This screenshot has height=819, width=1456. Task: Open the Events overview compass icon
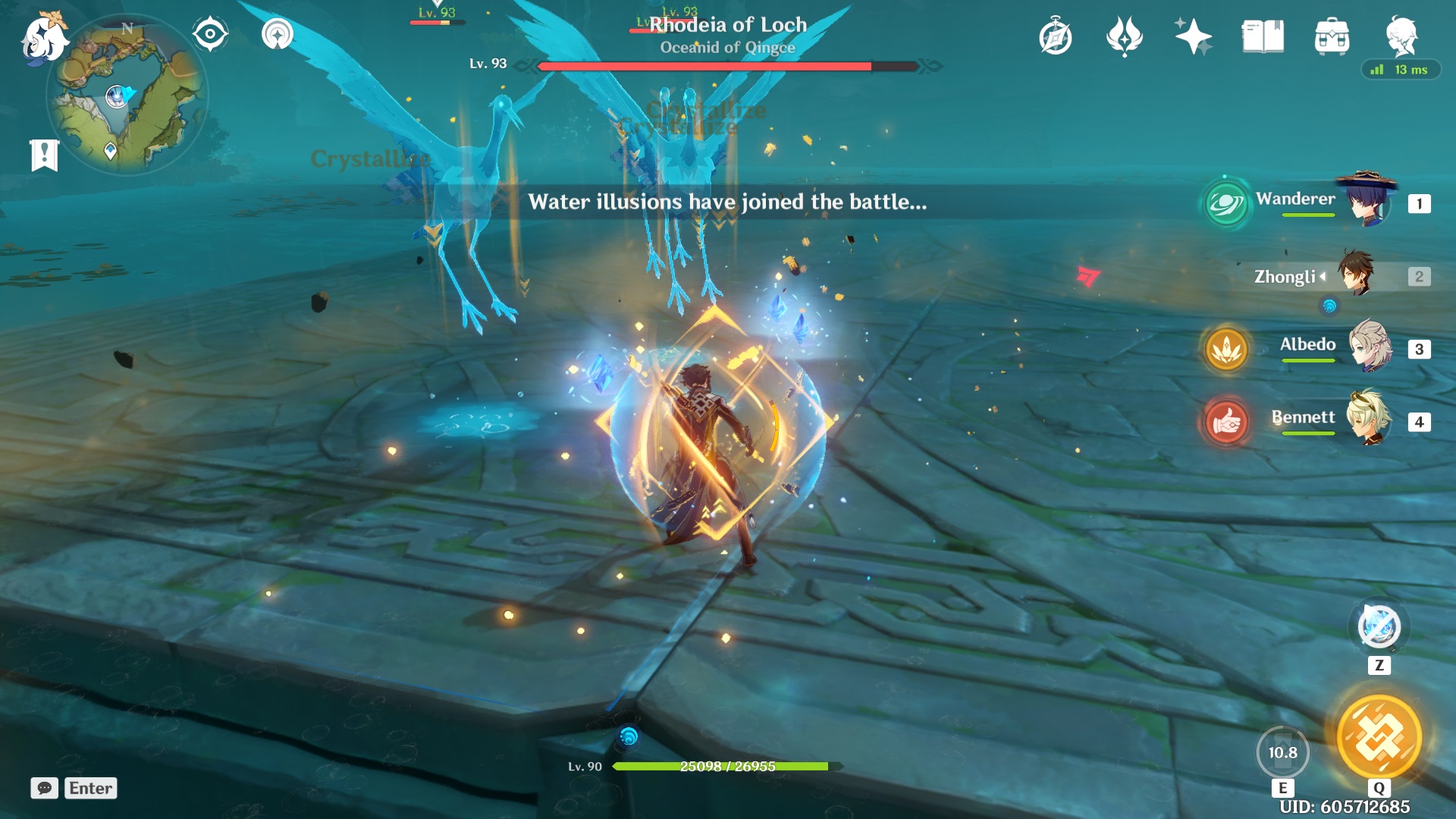click(x=1056, y=36)
